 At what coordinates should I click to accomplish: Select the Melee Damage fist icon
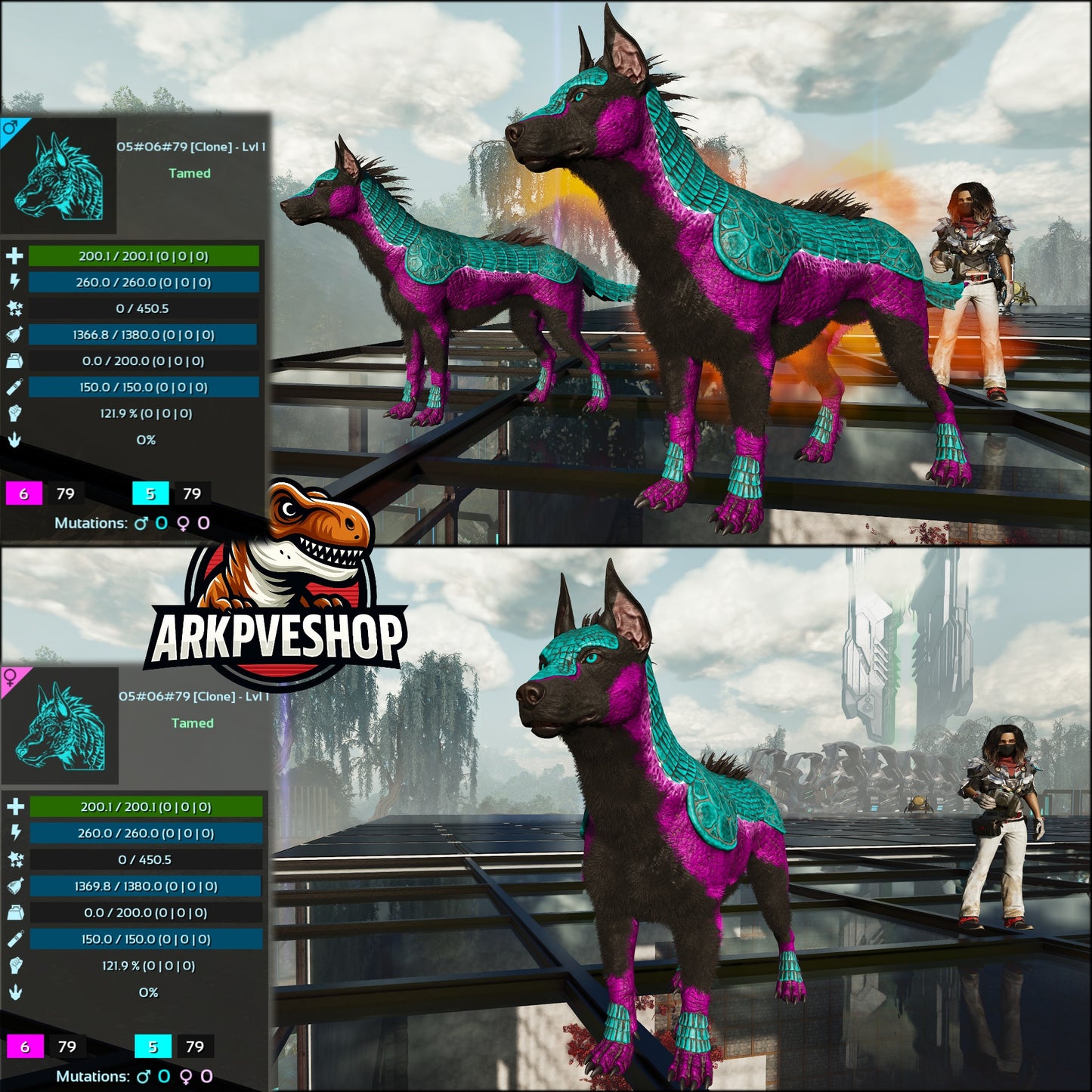point(14,414)
